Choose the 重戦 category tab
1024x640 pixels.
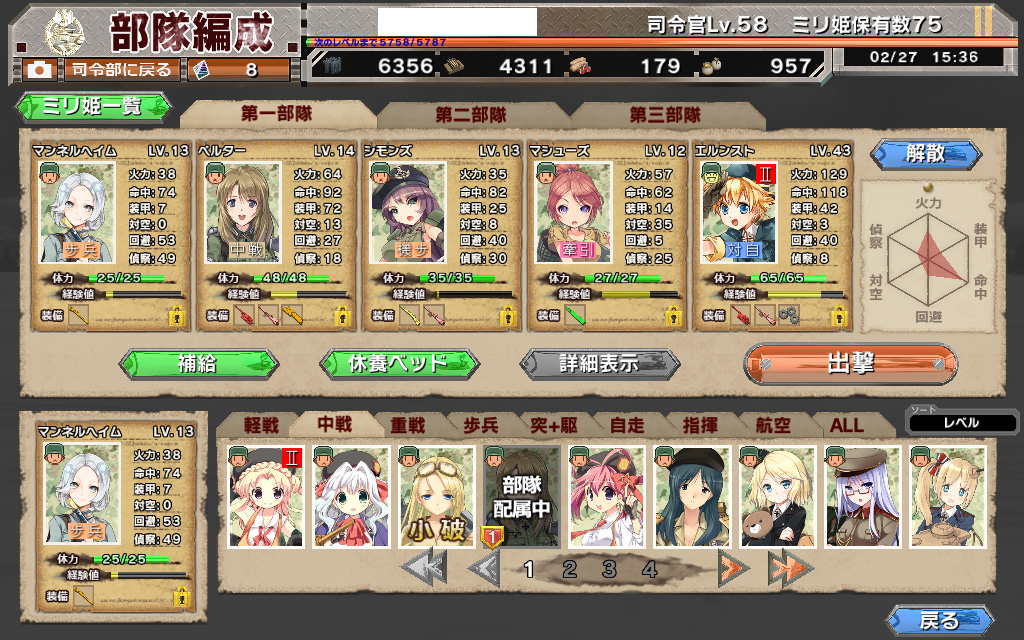[x=408, y=425]
